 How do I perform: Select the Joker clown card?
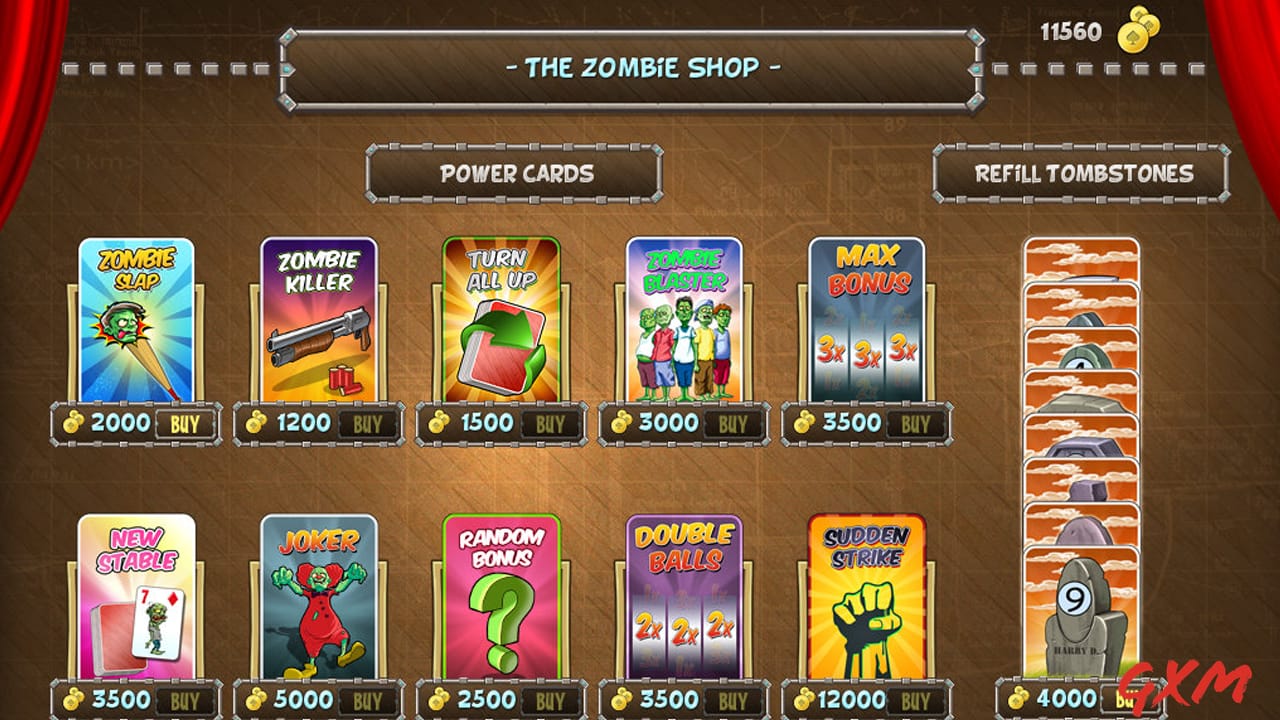(x=318, y=600)
